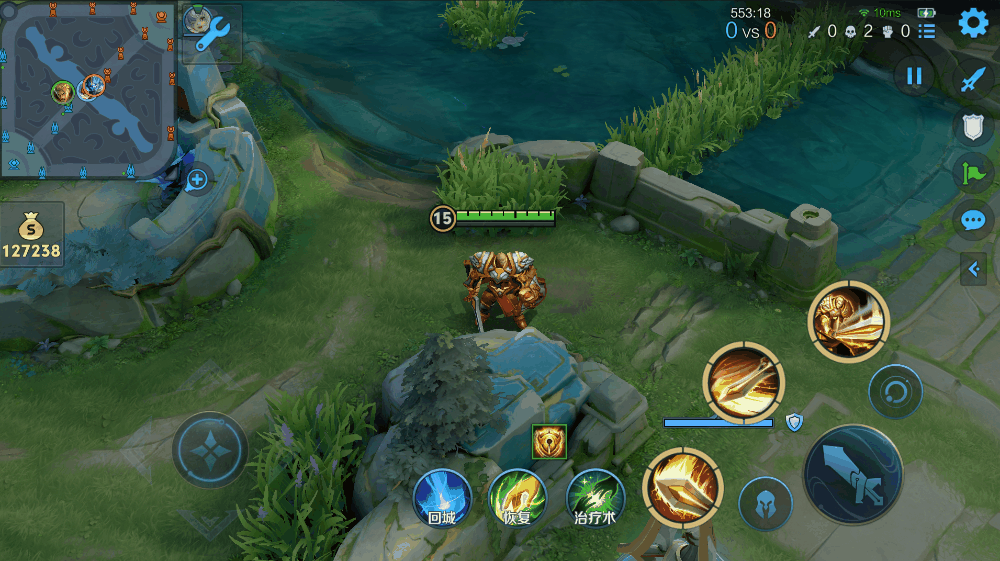1000x561 pixels.
Task: Select the small gold lion icon
Action: (x=549, y=441)
